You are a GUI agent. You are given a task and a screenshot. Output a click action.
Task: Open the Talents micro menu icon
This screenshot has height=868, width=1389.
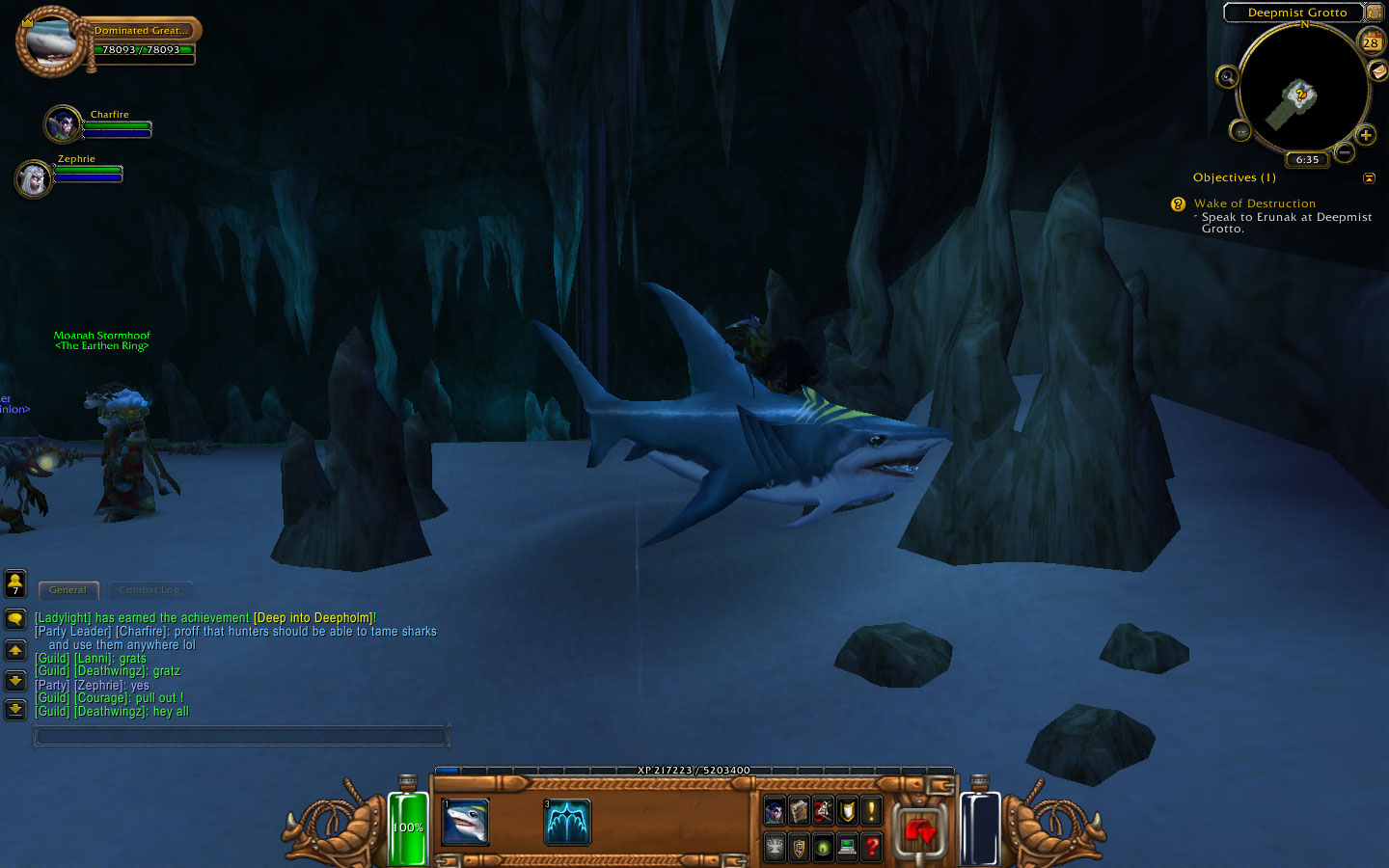tap(823, 812)
